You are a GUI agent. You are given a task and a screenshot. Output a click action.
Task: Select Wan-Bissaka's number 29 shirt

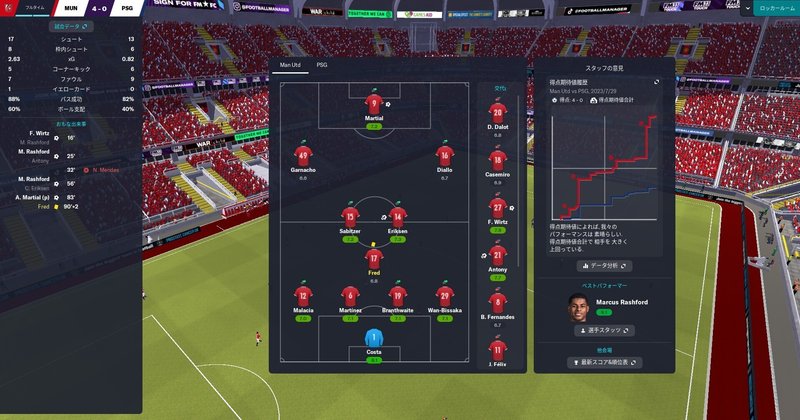[x=445, y=295]
